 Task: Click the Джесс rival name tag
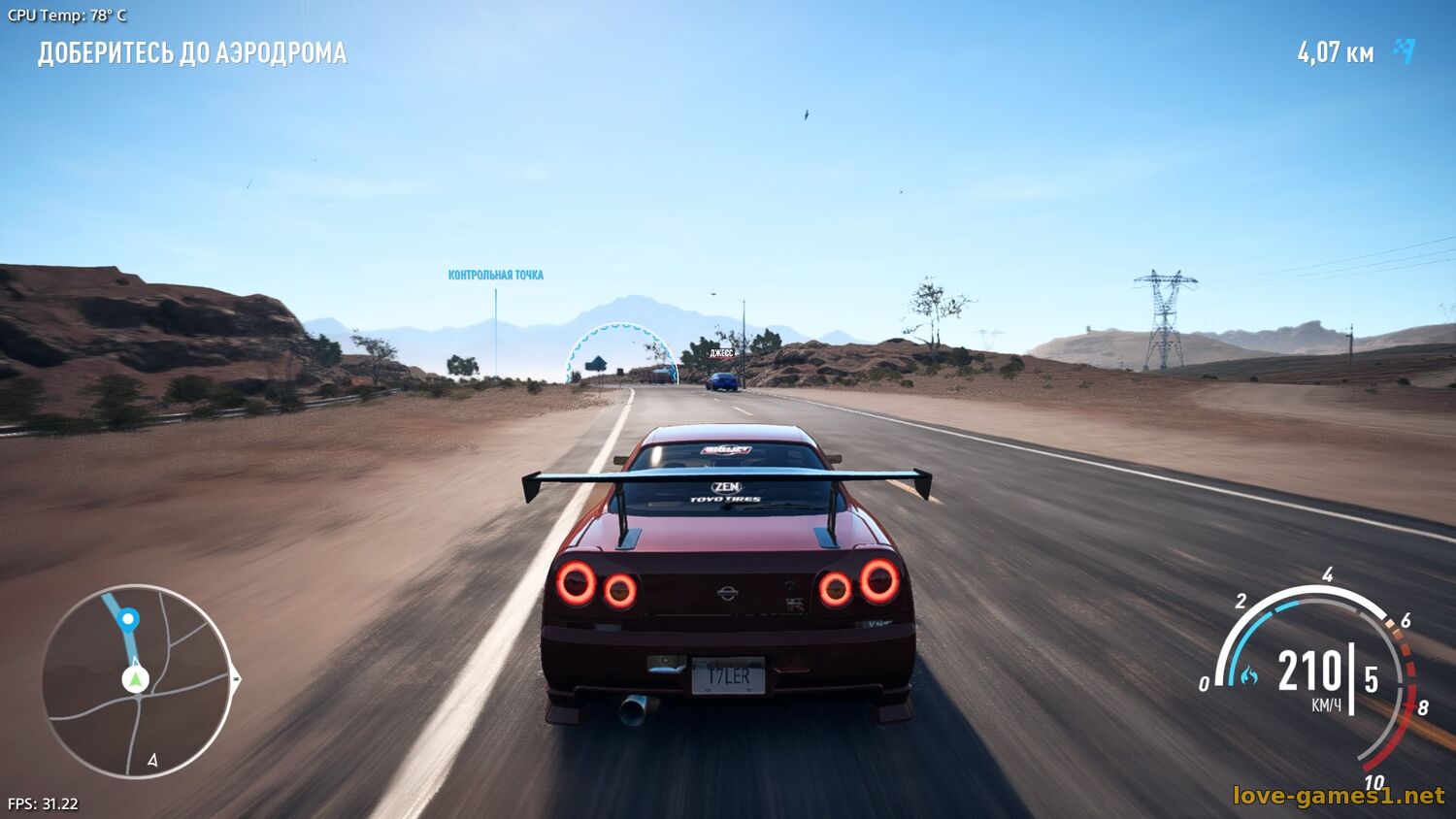tap(721, 353)
